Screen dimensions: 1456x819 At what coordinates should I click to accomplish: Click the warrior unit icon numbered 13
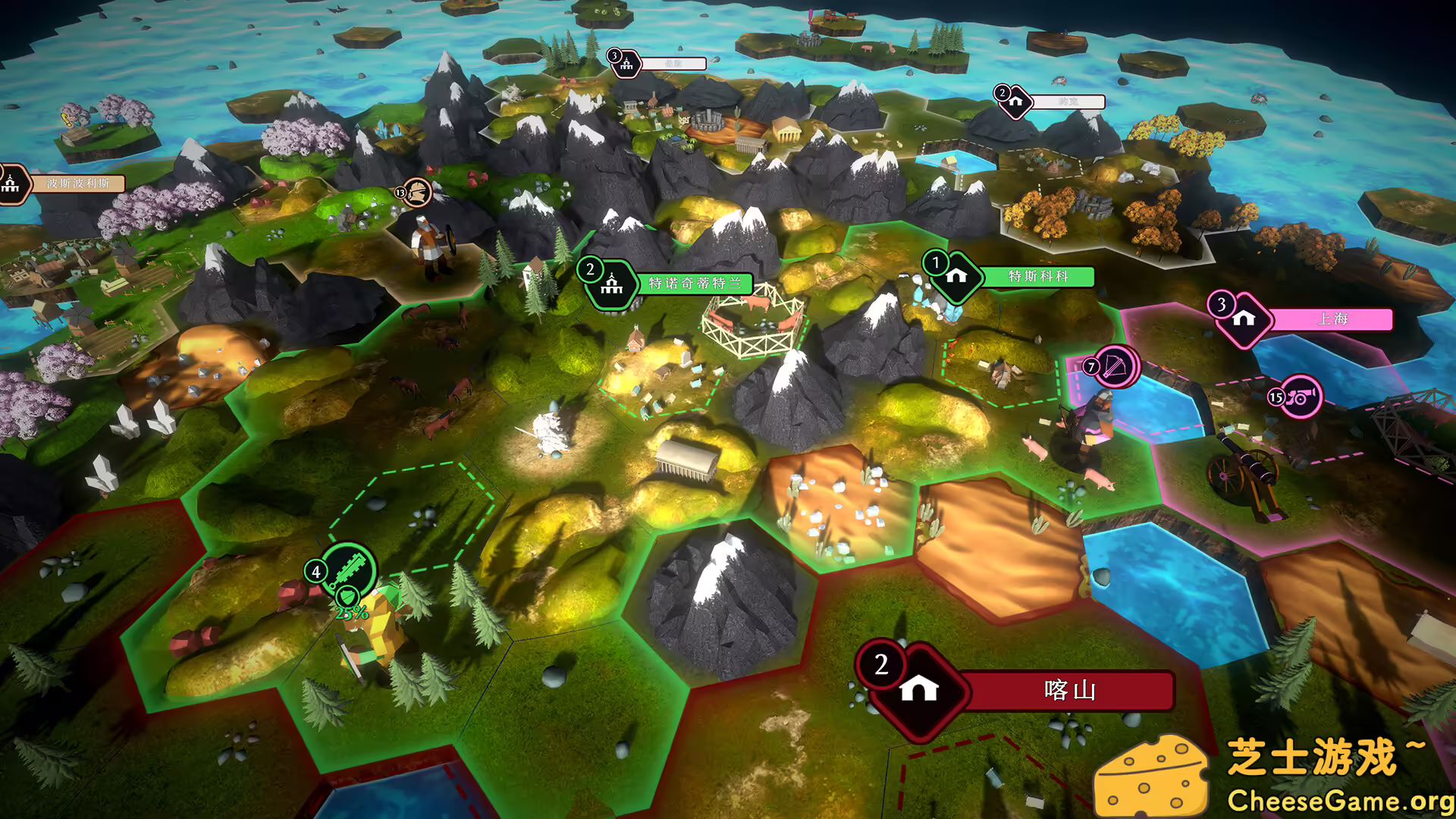click(x=416, y=192)
